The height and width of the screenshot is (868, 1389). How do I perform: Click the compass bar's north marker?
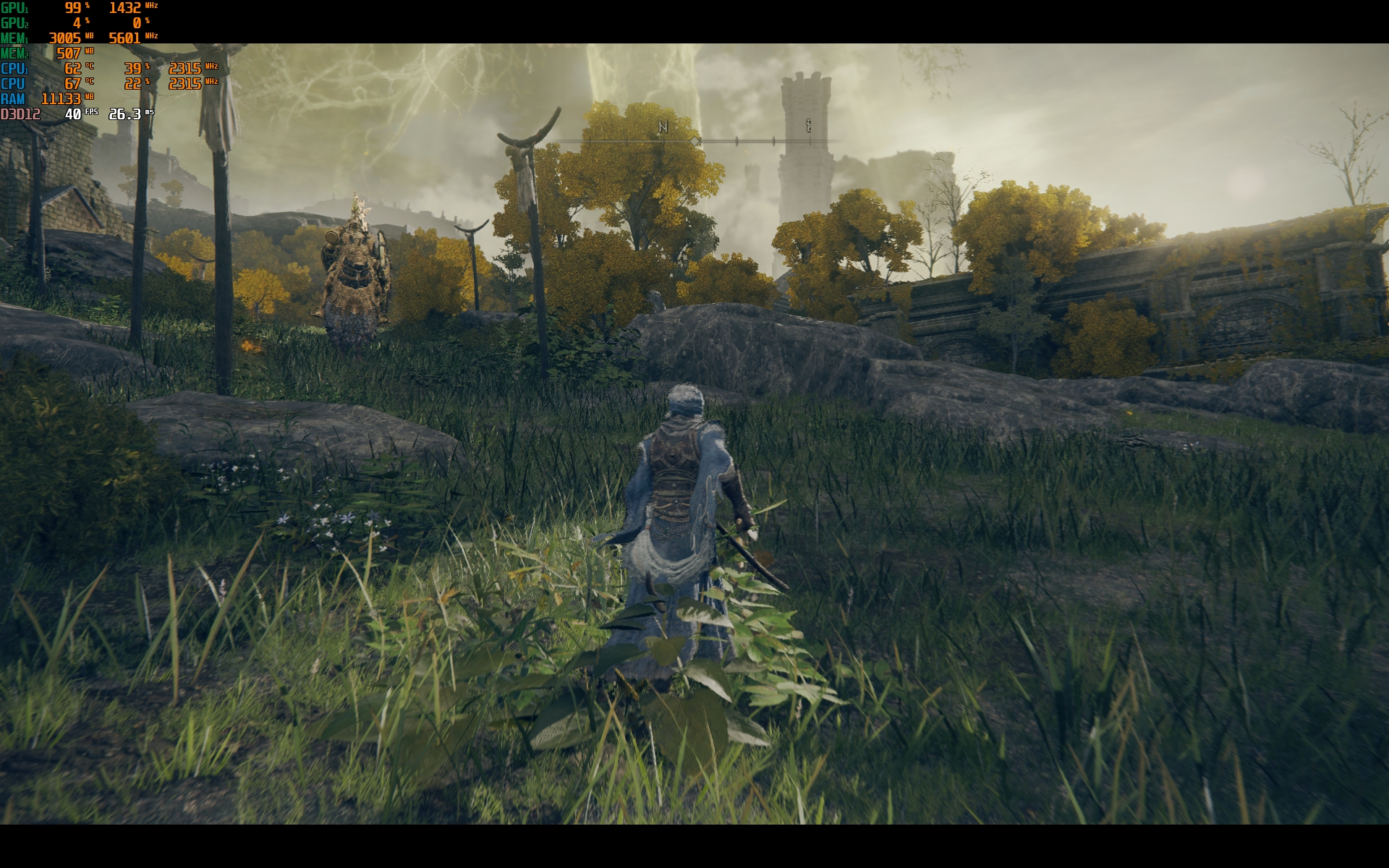coord(662,127)
